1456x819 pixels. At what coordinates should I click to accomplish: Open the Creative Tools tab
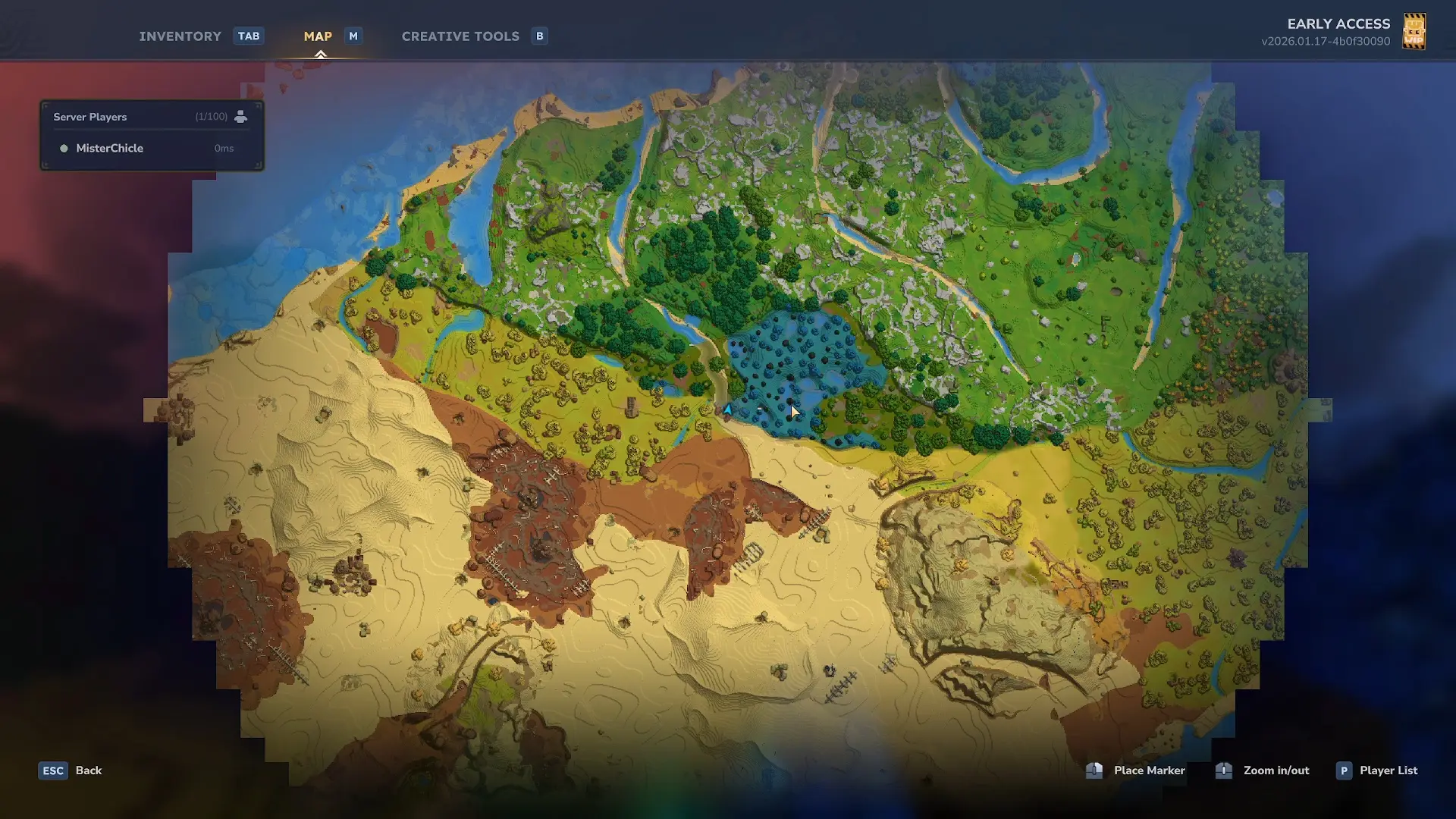[460, 36]
